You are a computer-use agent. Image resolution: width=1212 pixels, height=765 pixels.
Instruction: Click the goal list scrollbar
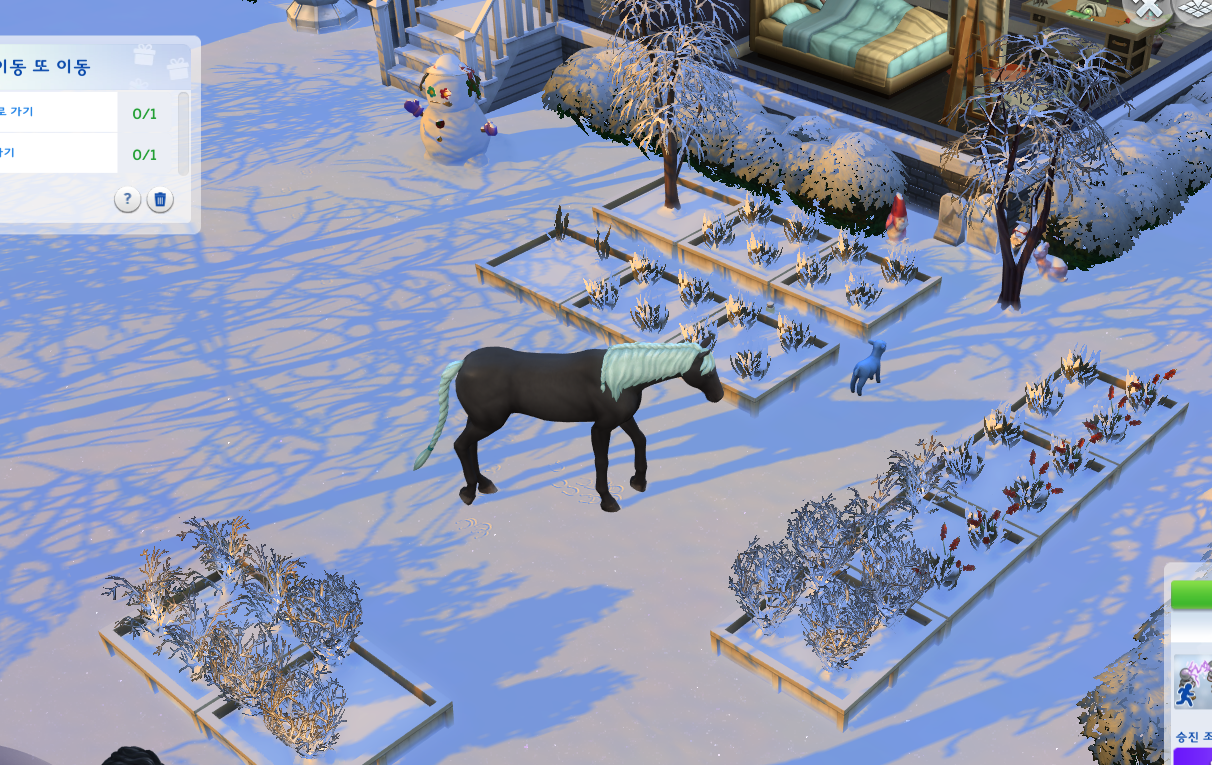pyautogui.click(x=183, y=131)
